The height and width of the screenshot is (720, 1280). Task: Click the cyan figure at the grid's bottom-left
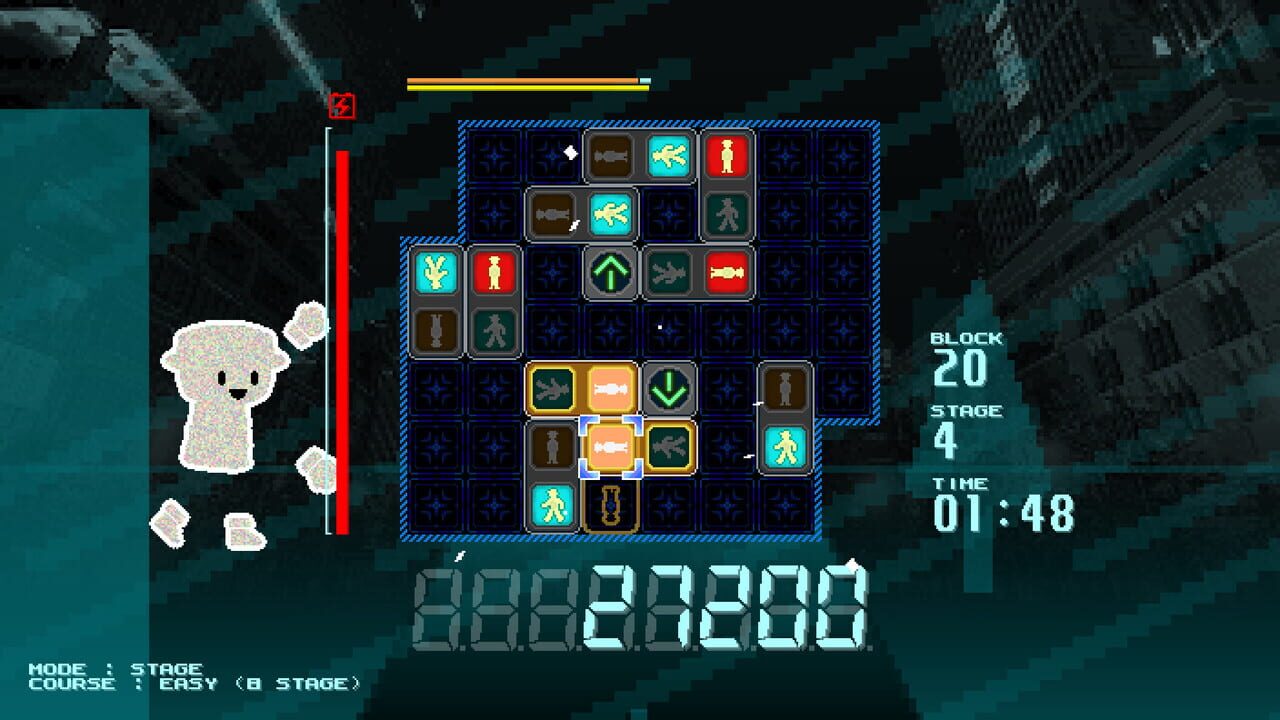552,505
